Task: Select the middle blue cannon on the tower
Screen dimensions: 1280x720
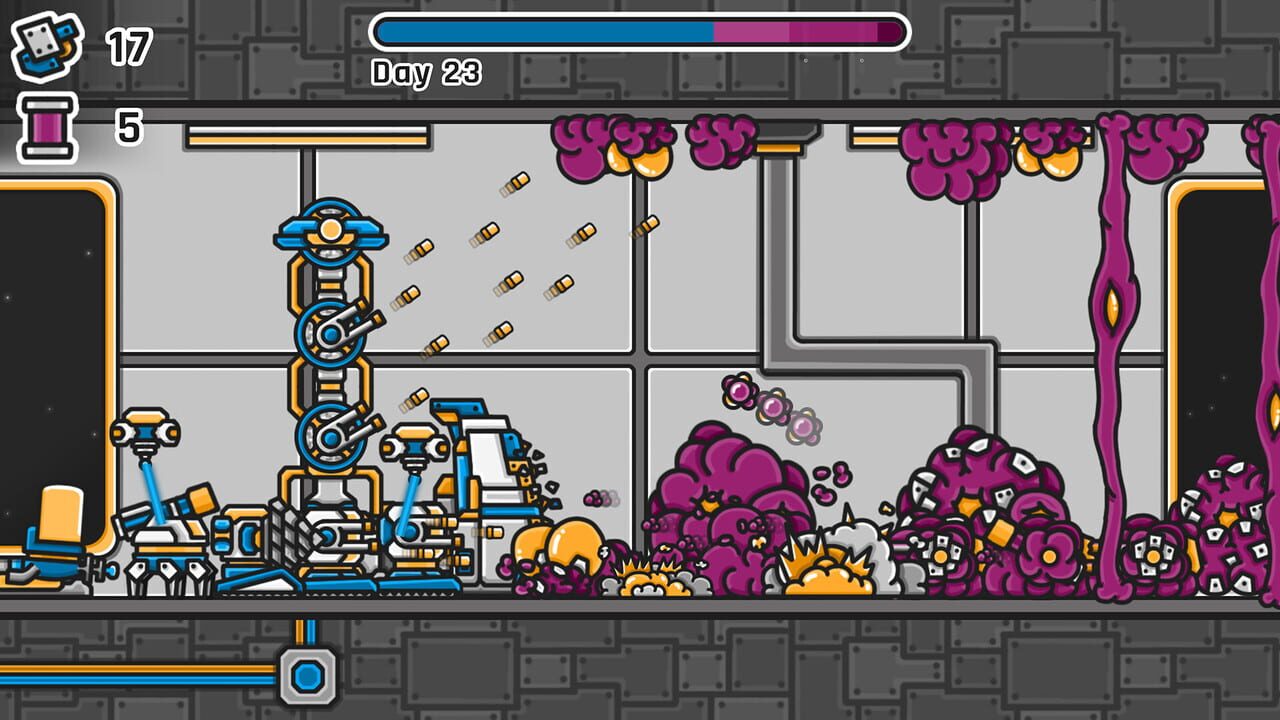Action: [330, 335]
